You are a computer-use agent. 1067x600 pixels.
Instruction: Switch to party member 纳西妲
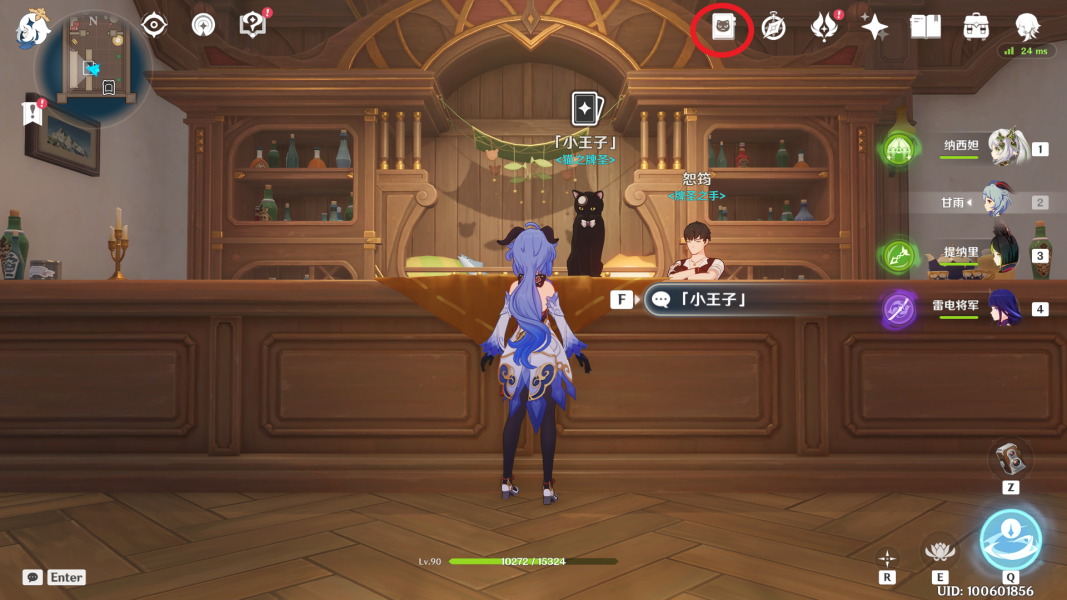[1008, 147]
